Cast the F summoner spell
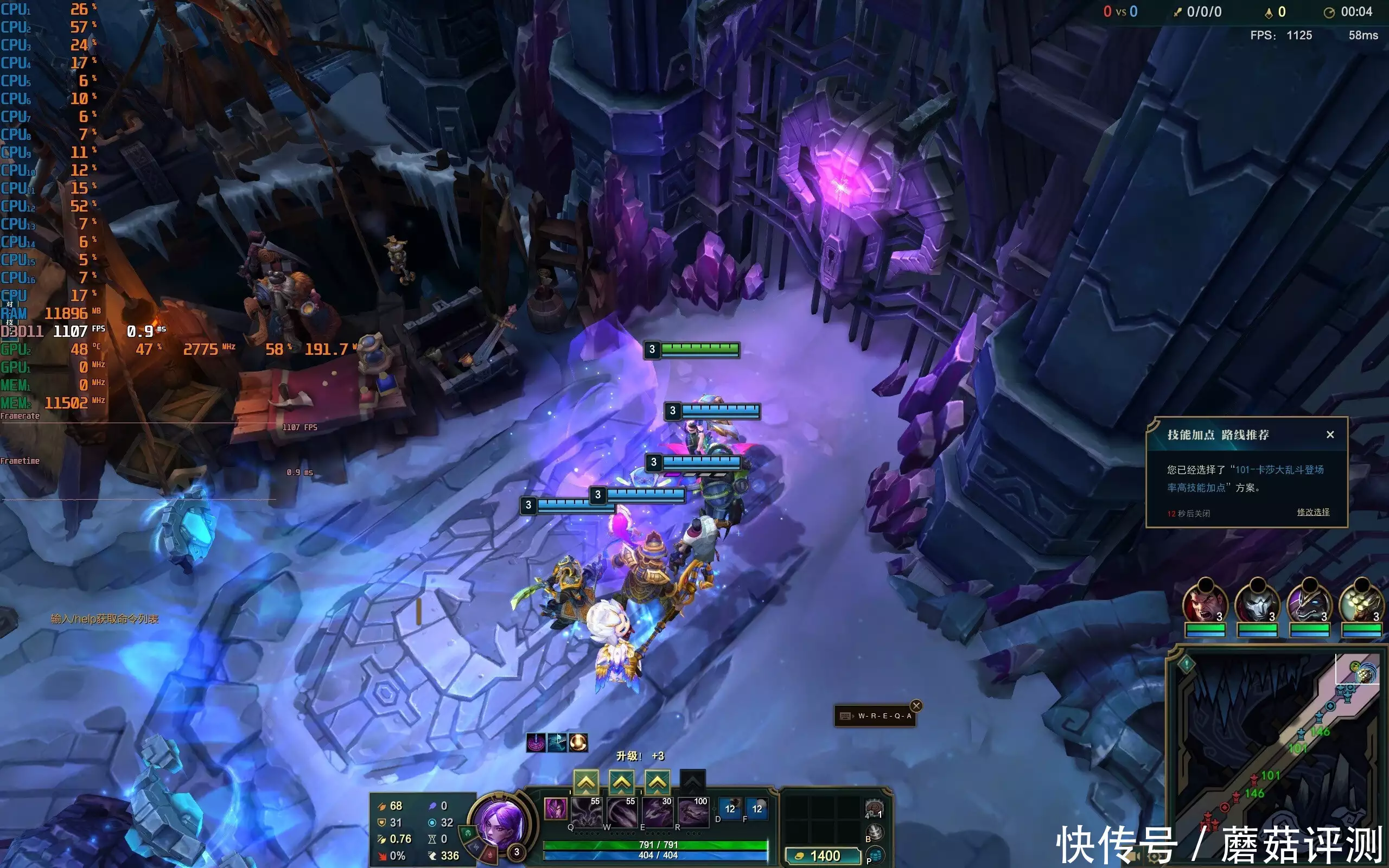Viewport: 1389px width, 868px height. click(x=757, y=809)
